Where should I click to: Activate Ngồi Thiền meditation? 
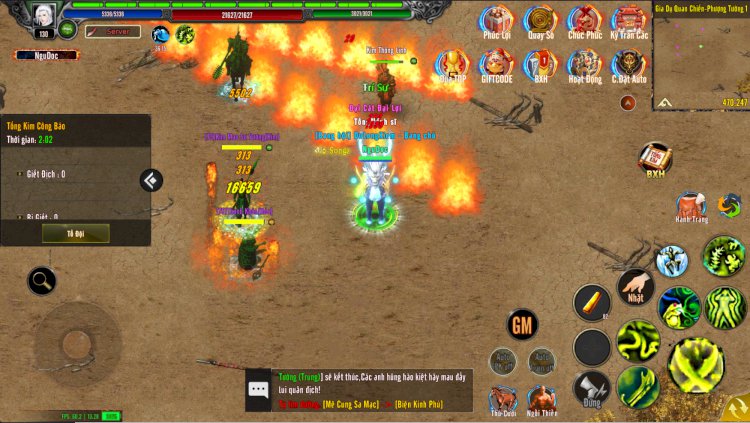click(543, 398)
